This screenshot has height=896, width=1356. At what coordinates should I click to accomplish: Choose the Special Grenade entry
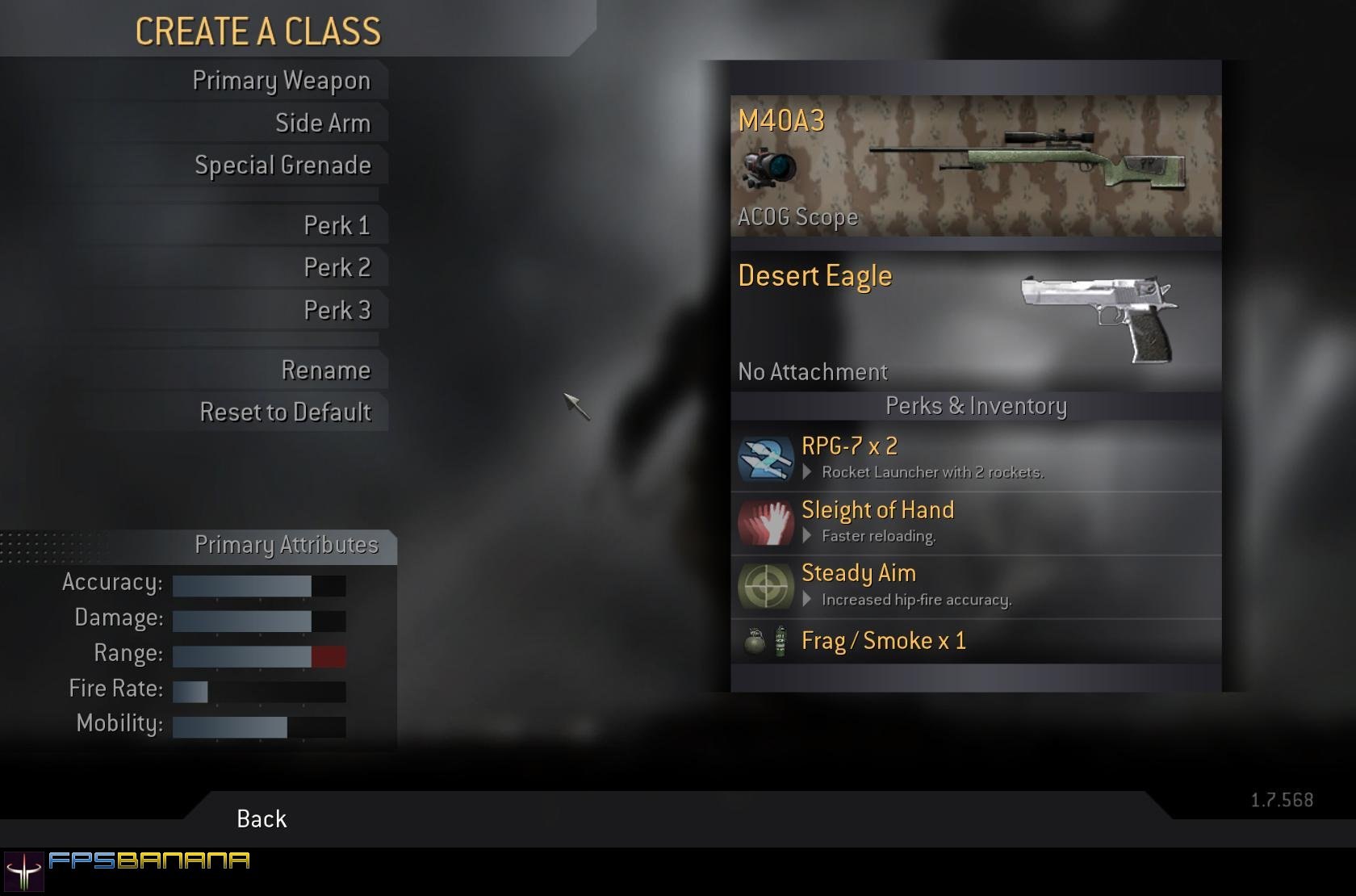282,165
